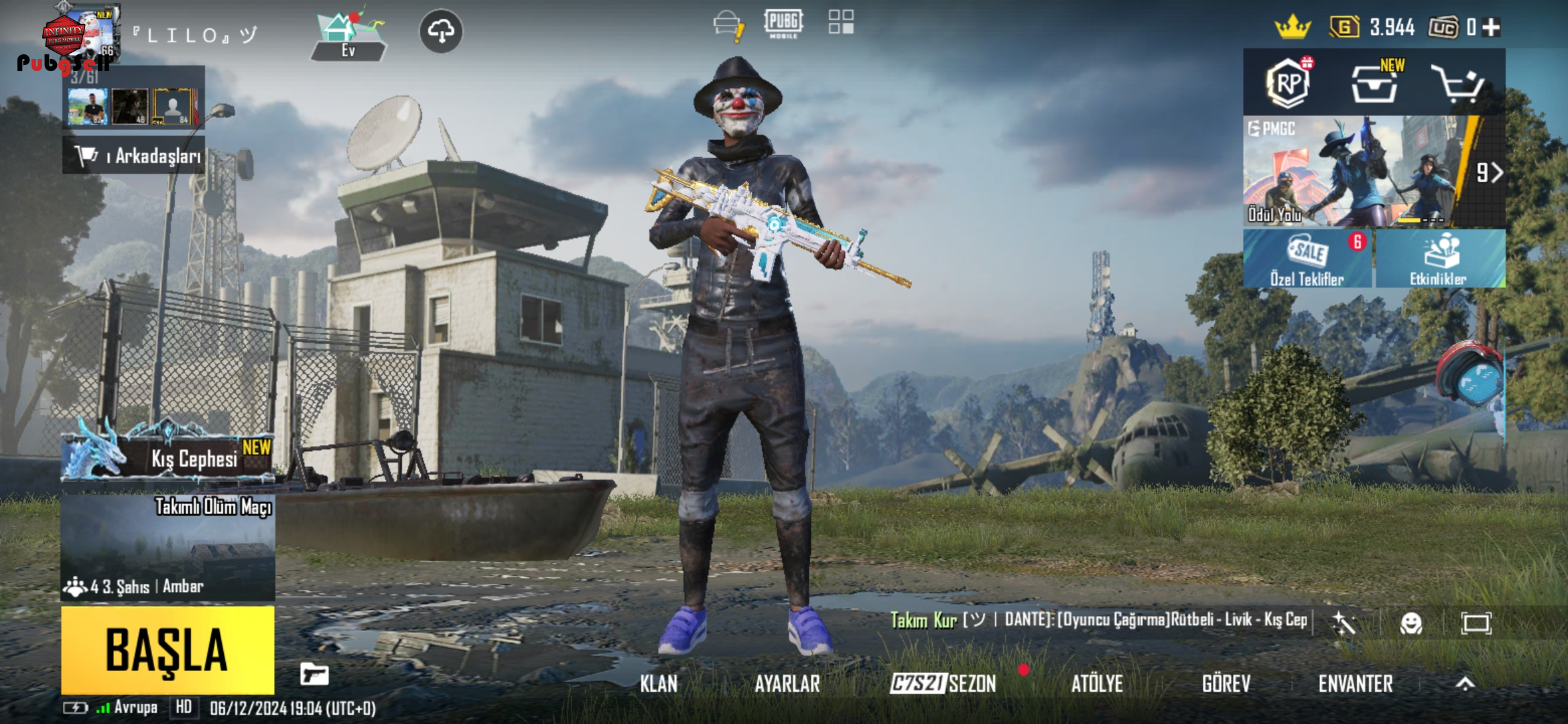Open the KLAN menu
The width and height of the screenshot is (1568, 724).
tap(658, 684)
